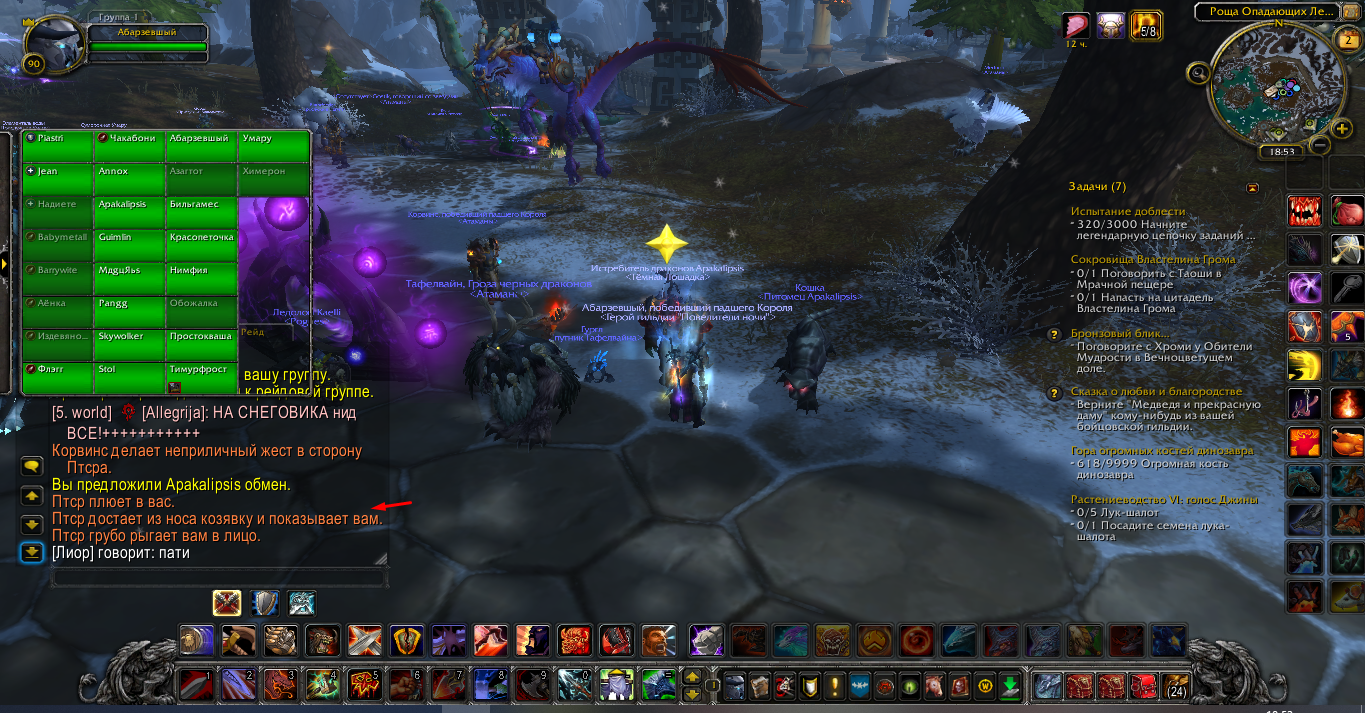
Task: Click the 5/8 stacked buff icon
Action: click(1144, 26)
